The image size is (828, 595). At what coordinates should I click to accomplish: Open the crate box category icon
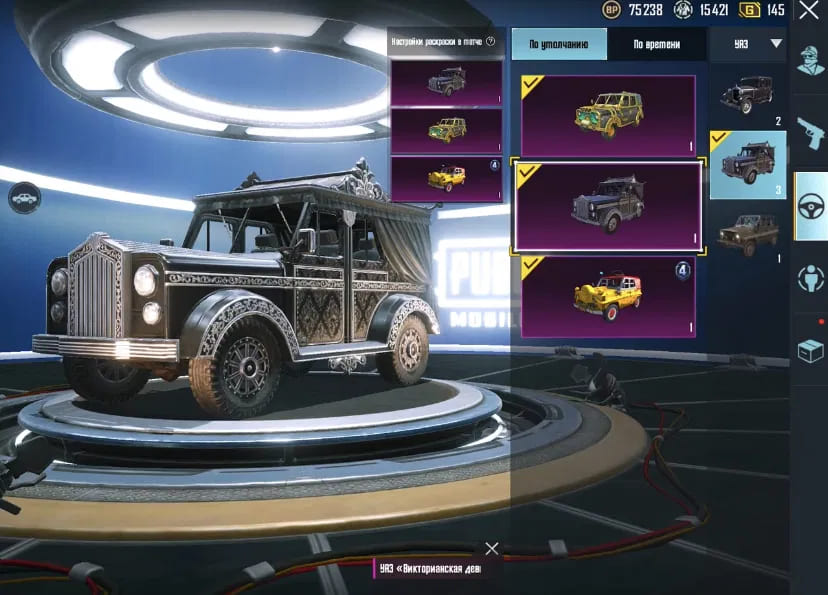[810, 350]
